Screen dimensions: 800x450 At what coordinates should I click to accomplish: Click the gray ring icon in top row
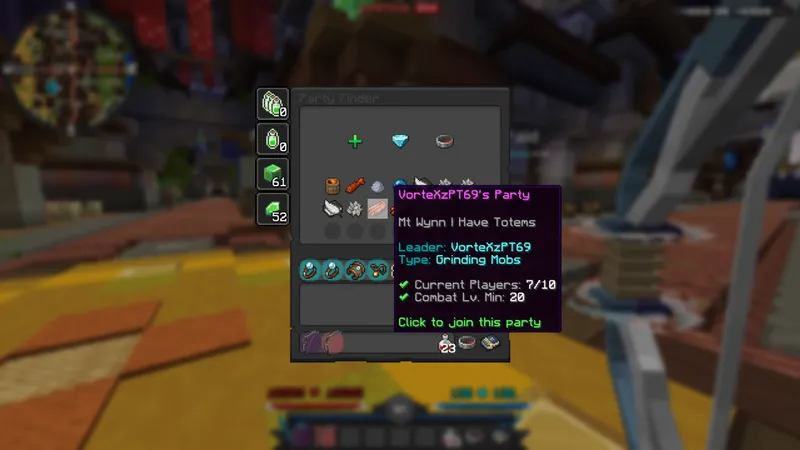point(445,141)
